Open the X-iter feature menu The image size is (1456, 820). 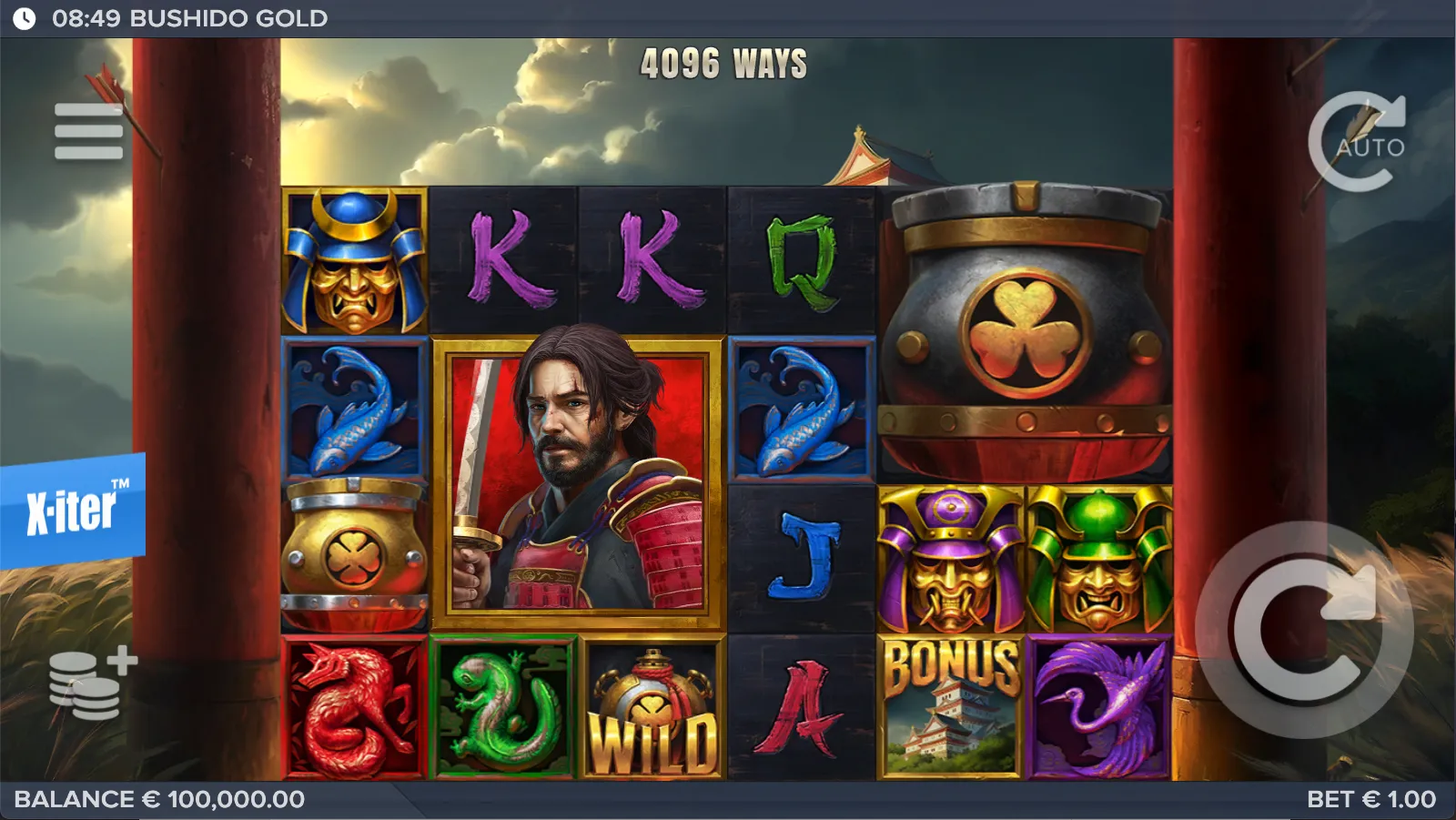pos(73,511)
